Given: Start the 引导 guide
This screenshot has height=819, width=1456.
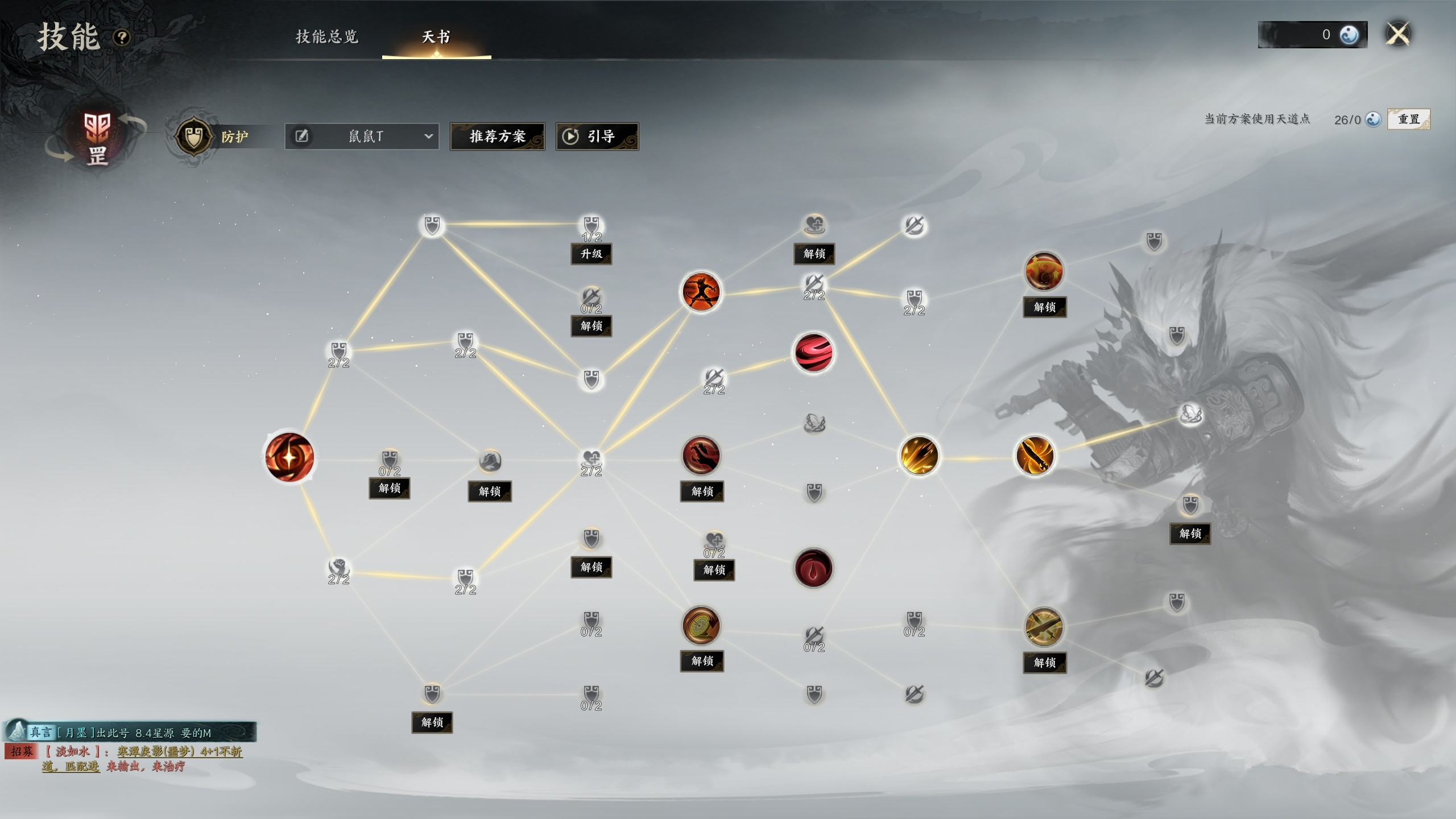Looking at the screenshot, I should point(597,136).
